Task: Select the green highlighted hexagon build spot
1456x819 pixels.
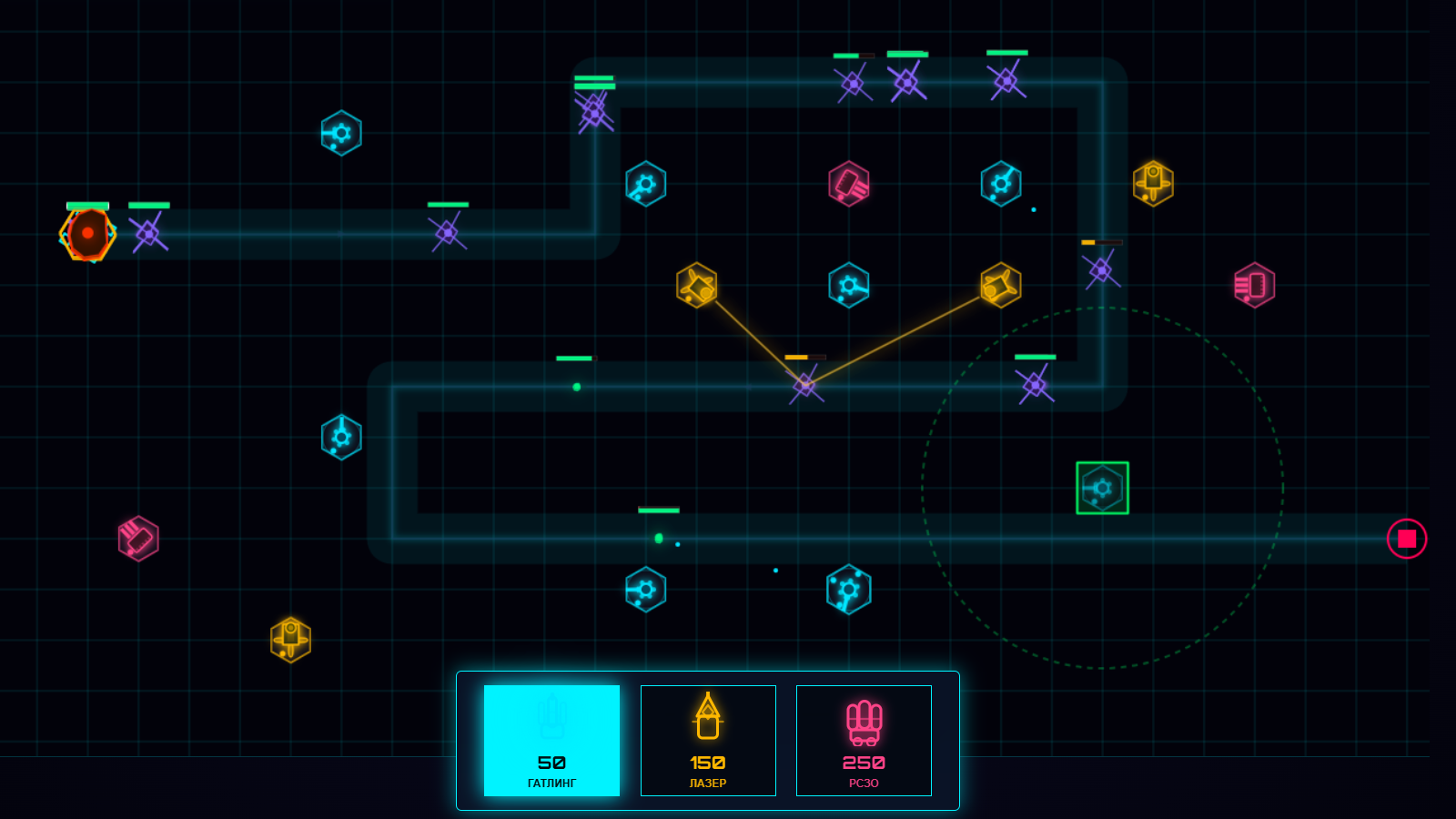Action: pos(1101,489)
